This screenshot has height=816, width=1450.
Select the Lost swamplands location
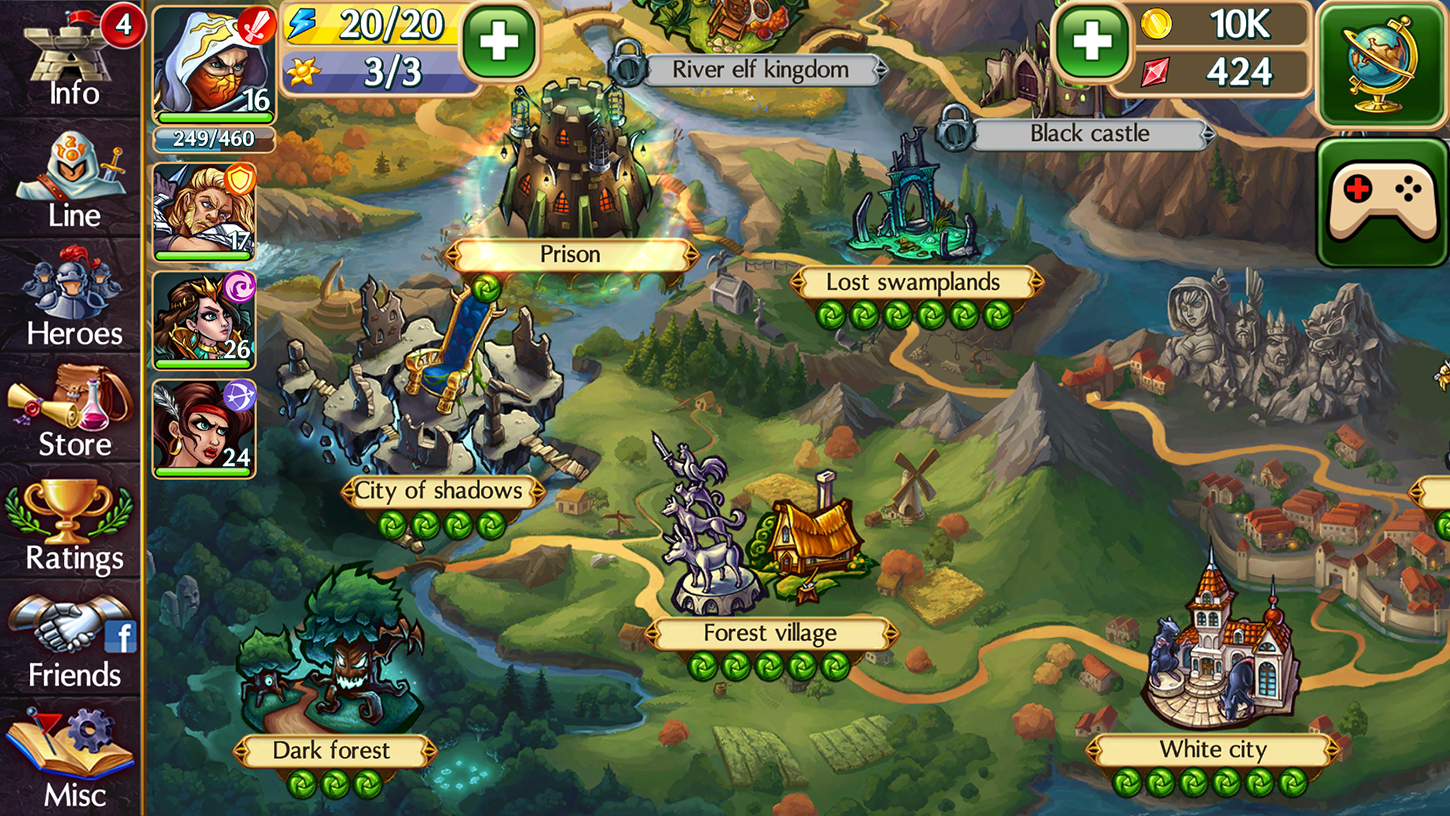[913, 283]
